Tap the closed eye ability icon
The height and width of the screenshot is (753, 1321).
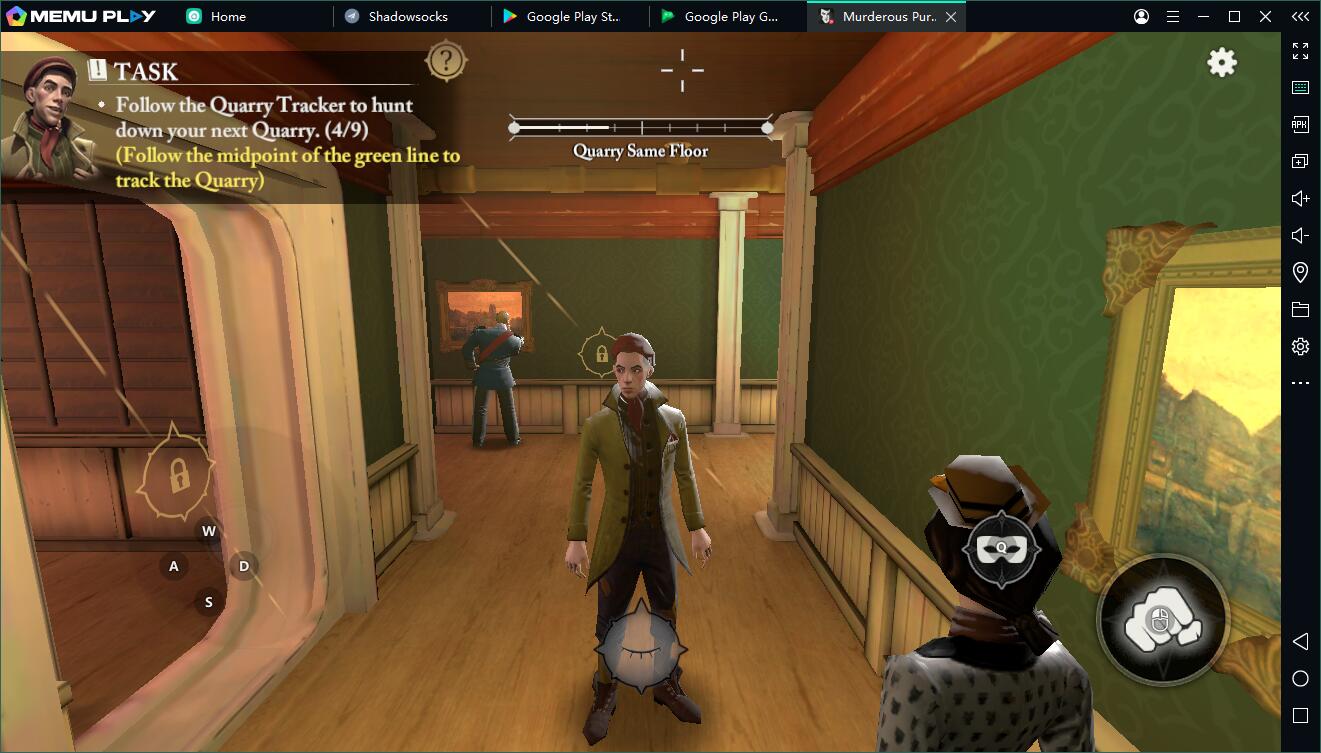(641, 647)
